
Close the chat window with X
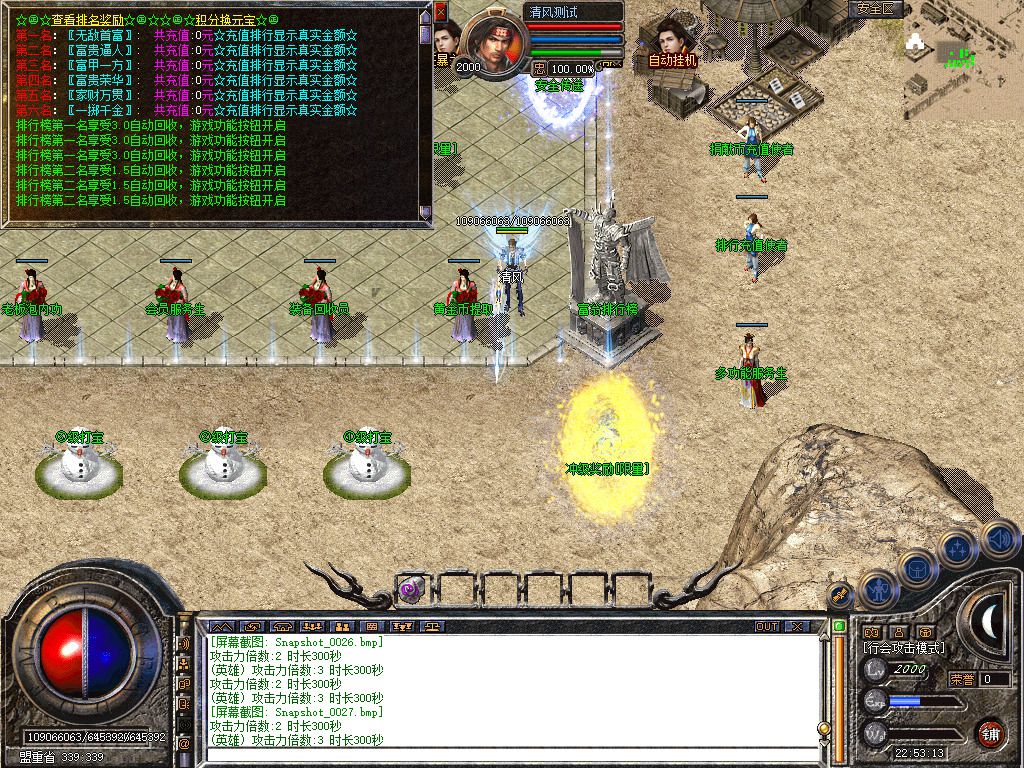click(797, 626)
